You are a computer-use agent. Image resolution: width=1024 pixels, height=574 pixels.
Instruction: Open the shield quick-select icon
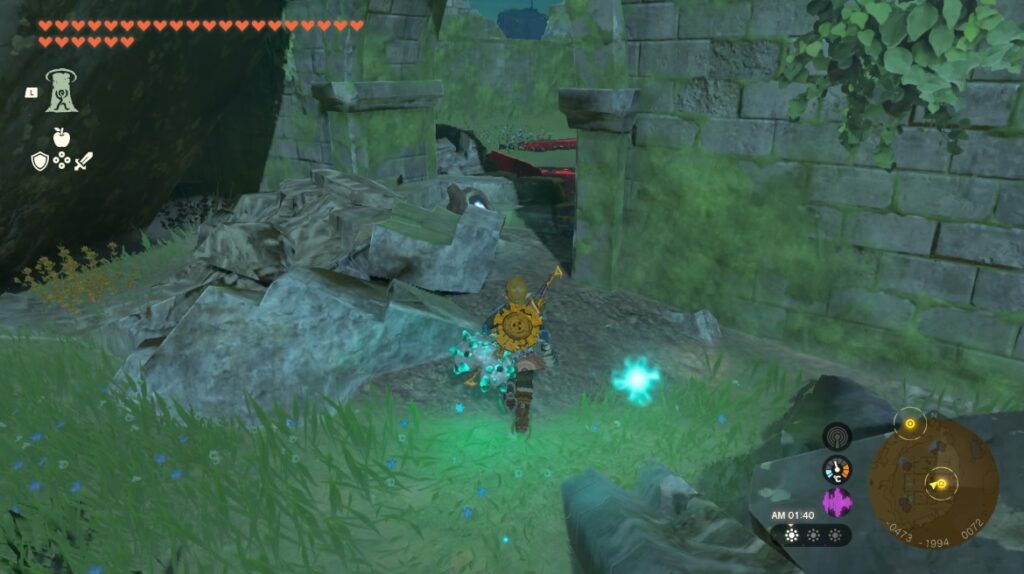click(x=39, y=160)
